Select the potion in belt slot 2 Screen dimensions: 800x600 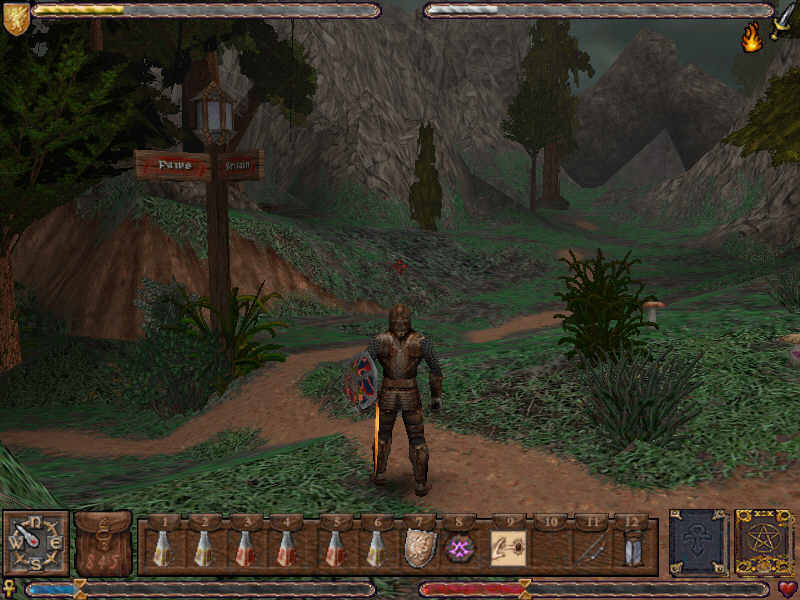pos(203,548)
